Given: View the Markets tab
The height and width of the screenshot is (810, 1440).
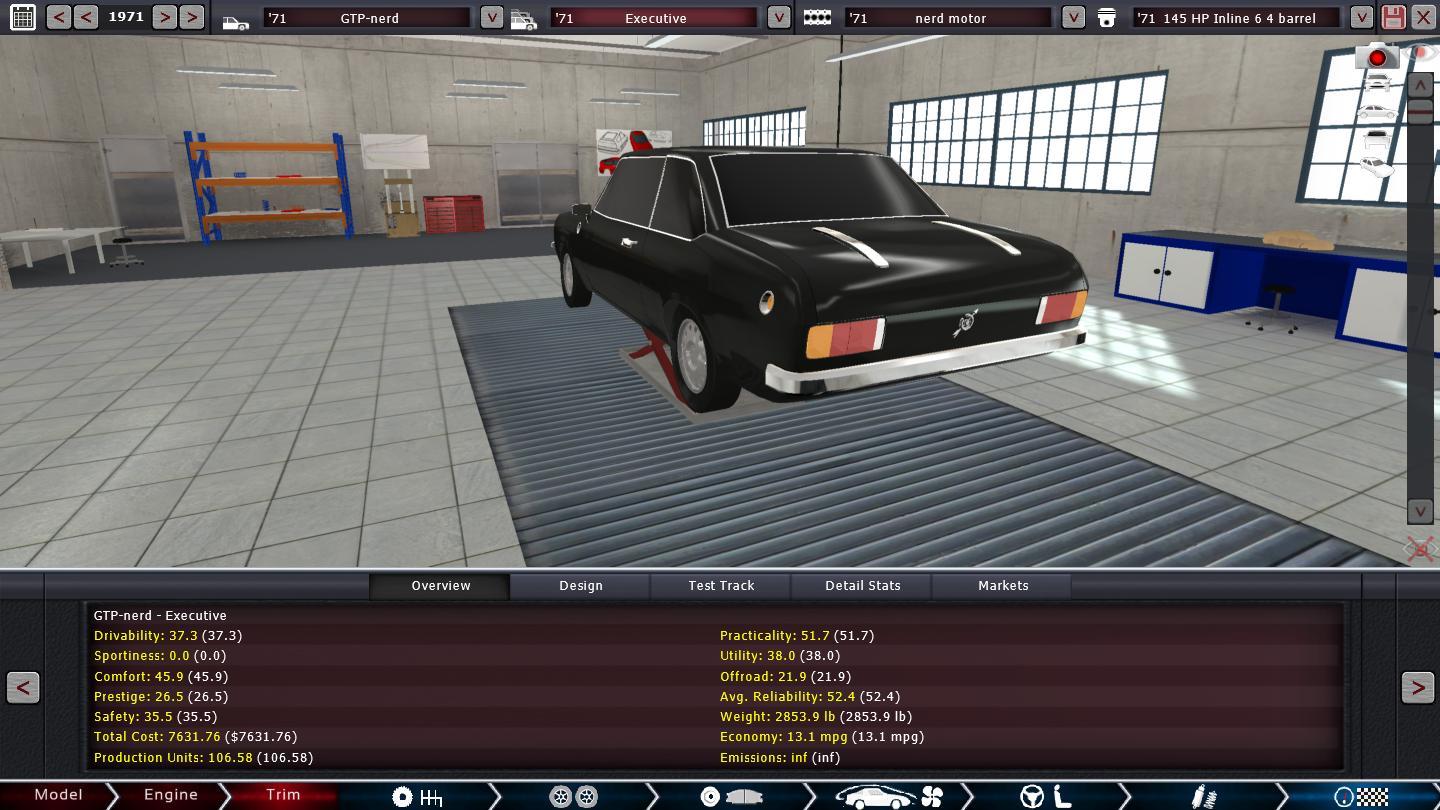Looking at the screenshot, I should [1002, 586].
